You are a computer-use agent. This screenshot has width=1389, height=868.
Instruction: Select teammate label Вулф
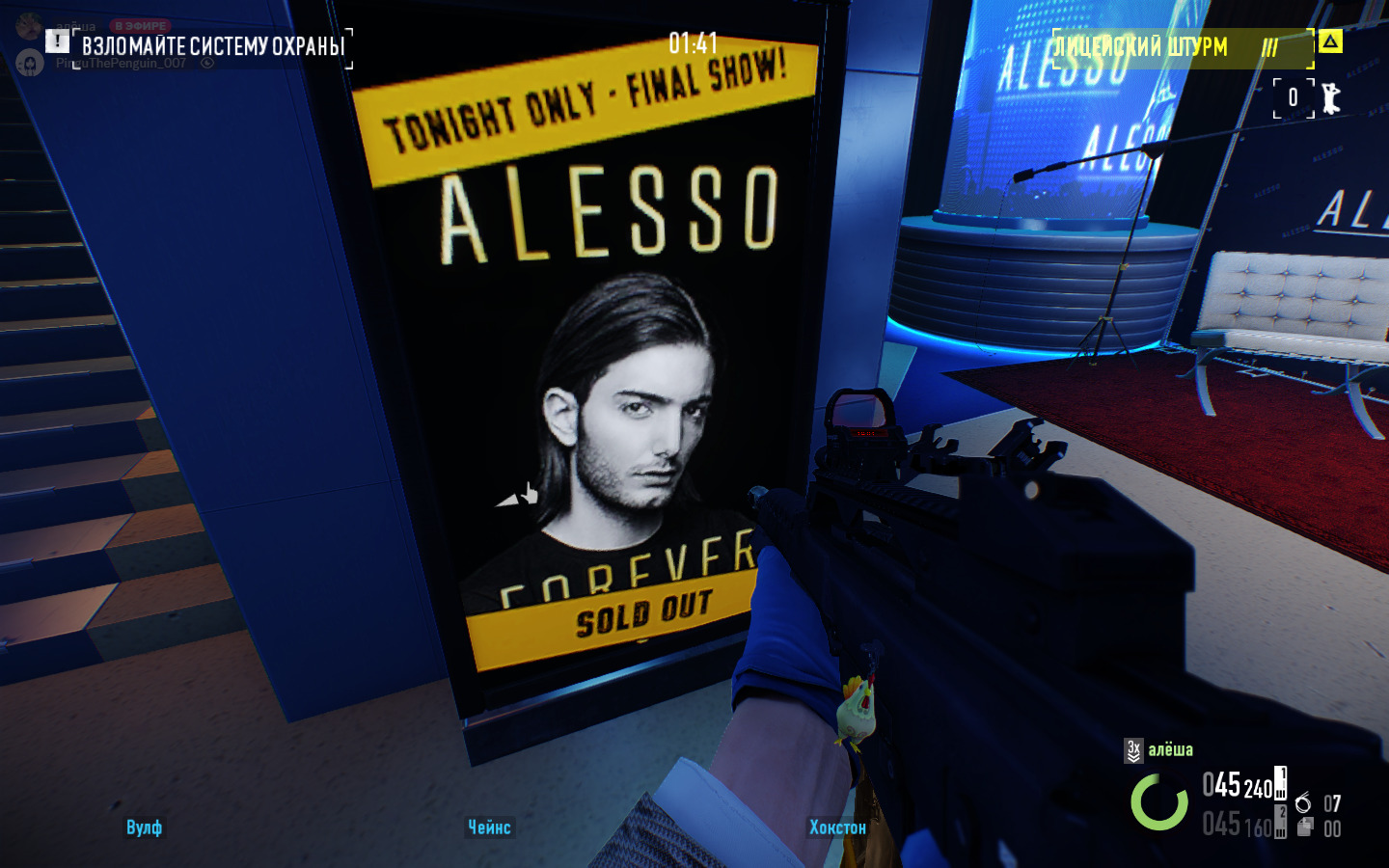coord(144,827)
